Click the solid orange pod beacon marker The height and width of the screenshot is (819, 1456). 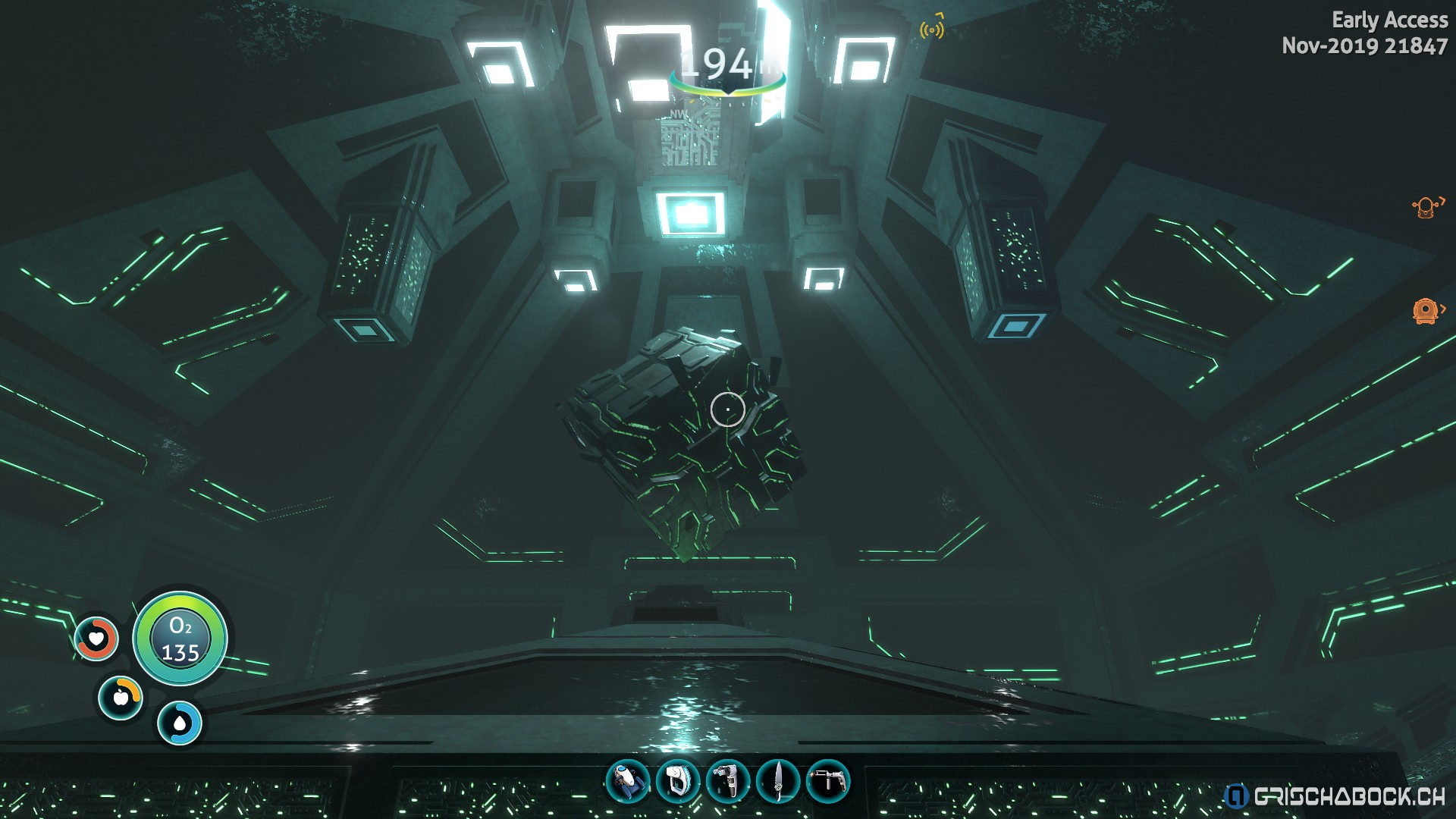click(x=1426, y=311)
